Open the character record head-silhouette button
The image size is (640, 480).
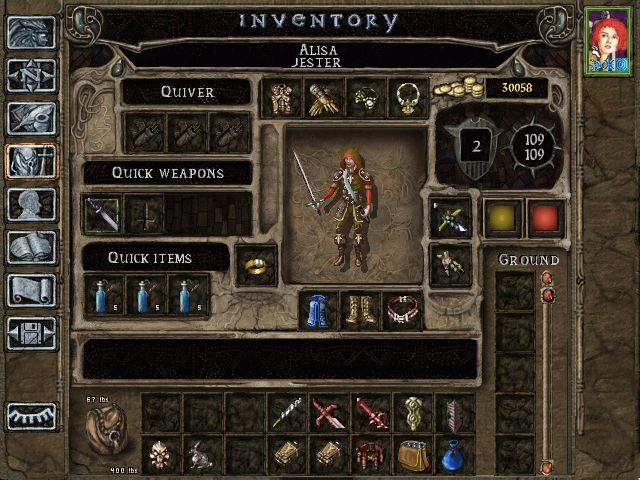[31, 204]
